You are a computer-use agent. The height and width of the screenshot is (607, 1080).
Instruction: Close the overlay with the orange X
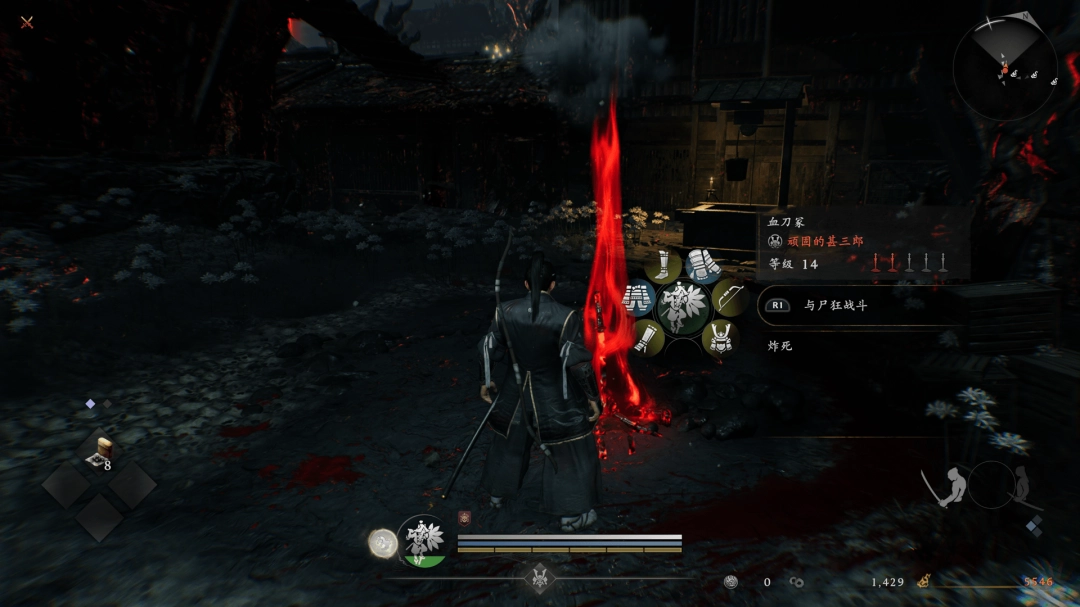[x=27, y=22]
